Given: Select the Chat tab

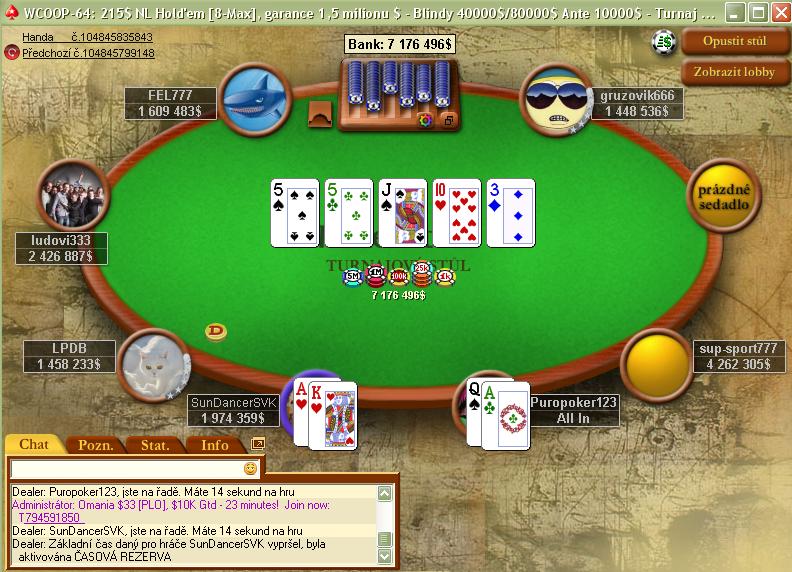Looking at the screenshot, I should 34,444.
